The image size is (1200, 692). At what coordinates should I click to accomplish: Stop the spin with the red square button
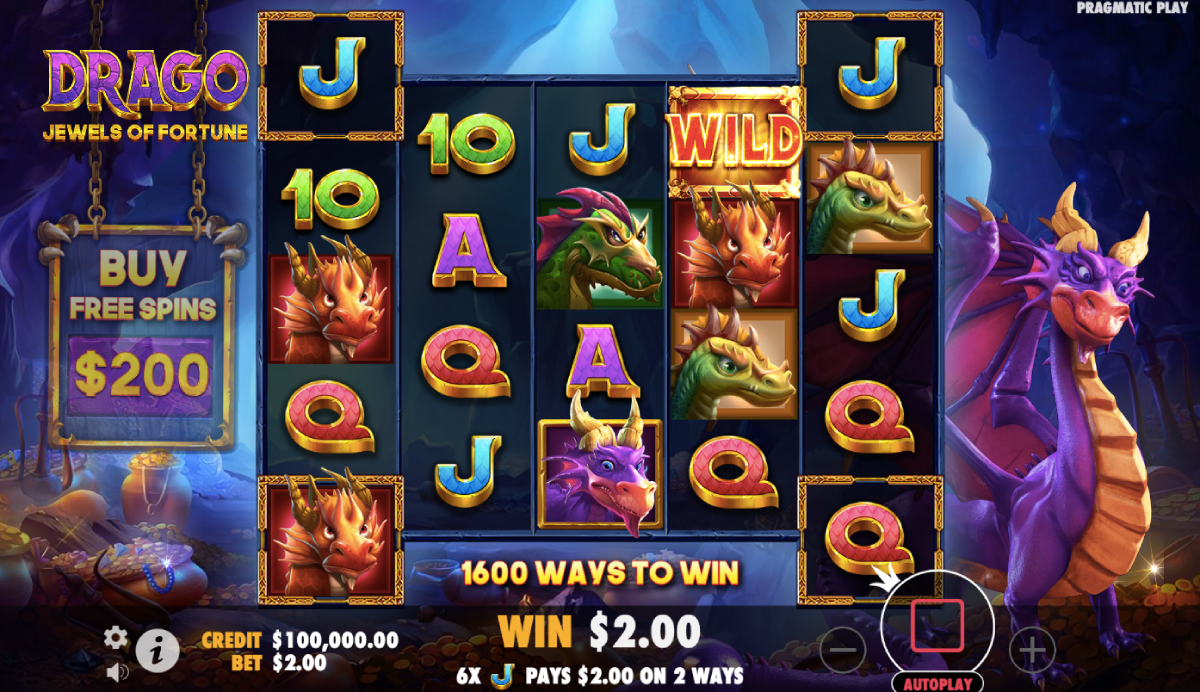937,626
